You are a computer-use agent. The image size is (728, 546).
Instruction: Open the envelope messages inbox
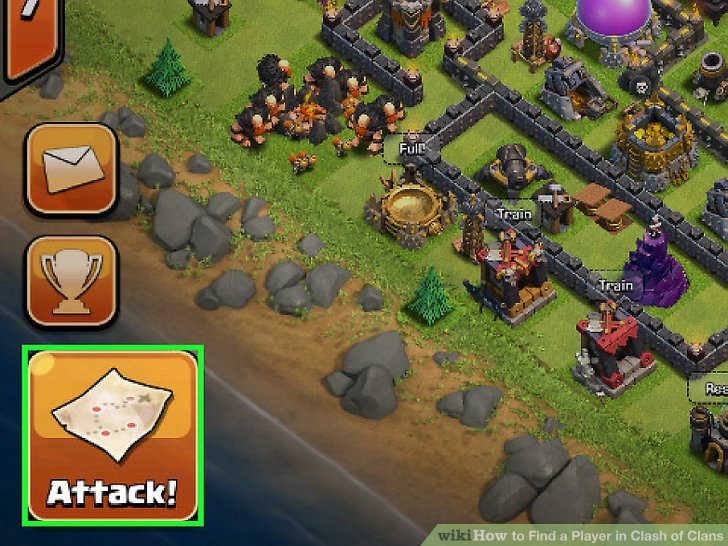pos(72,168)
